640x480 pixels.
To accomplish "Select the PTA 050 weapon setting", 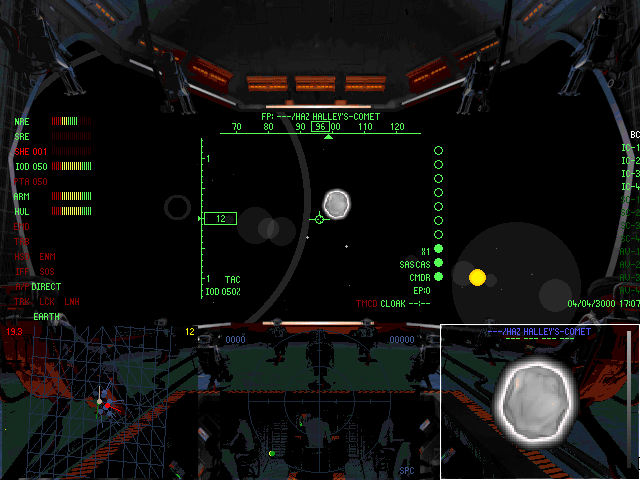I will click(31, 182).
